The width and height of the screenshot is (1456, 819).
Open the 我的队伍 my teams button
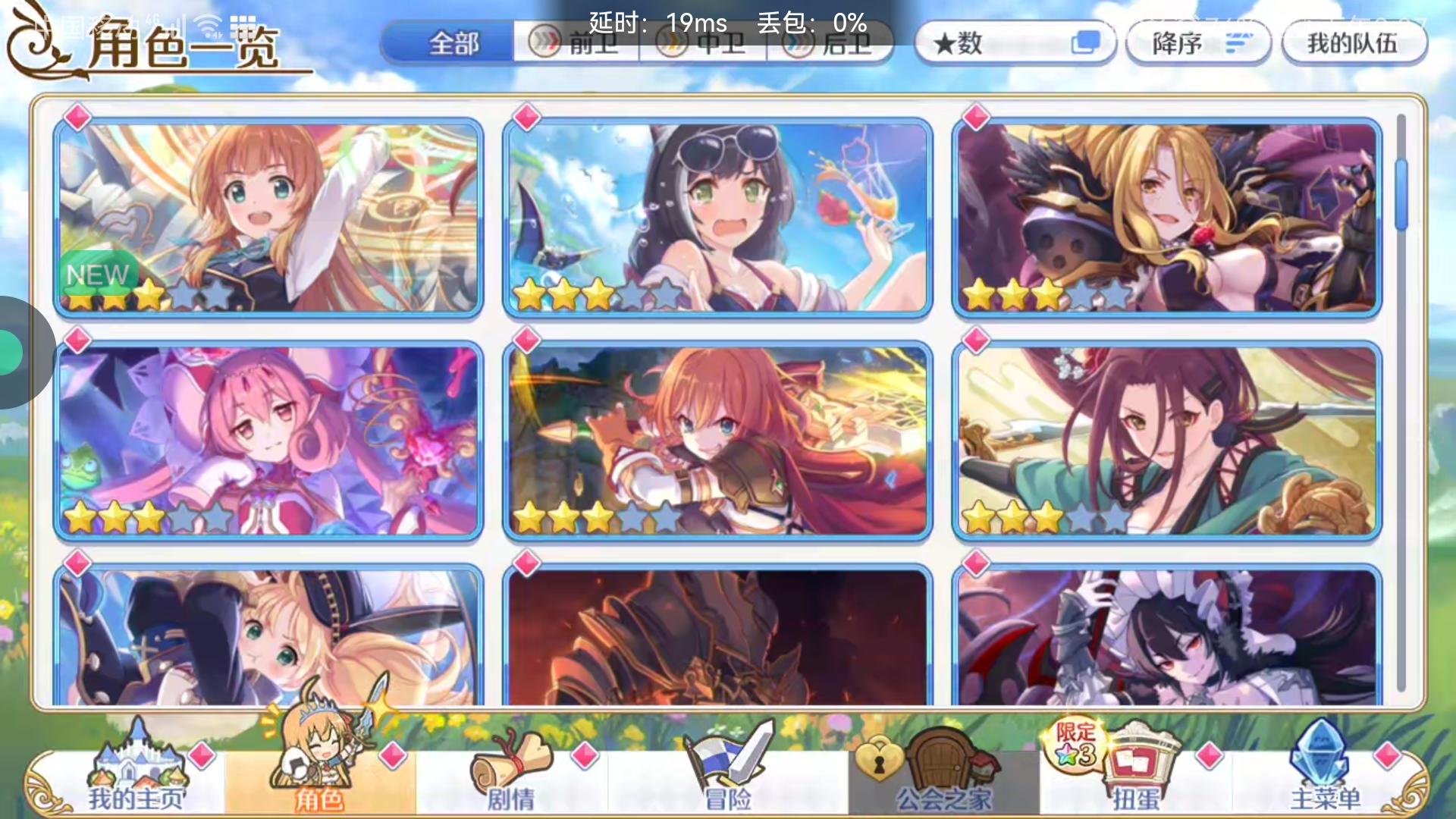1355,43
